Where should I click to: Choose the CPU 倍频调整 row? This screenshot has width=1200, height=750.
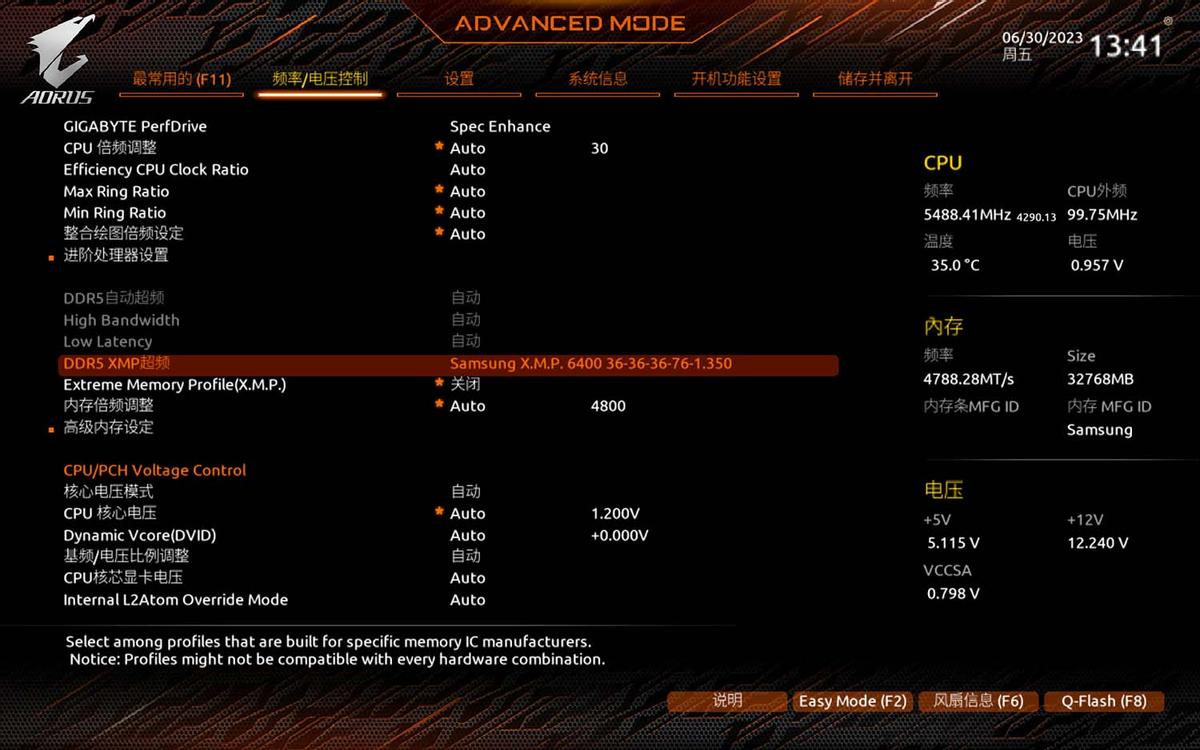click(x=110, y=148)
